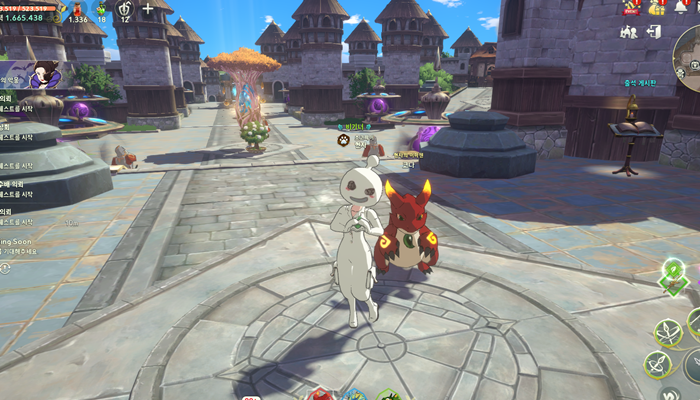This screenshot has height=400, width=700.
Task: Select the red potion currency icon
Action: tap(77, 8)
